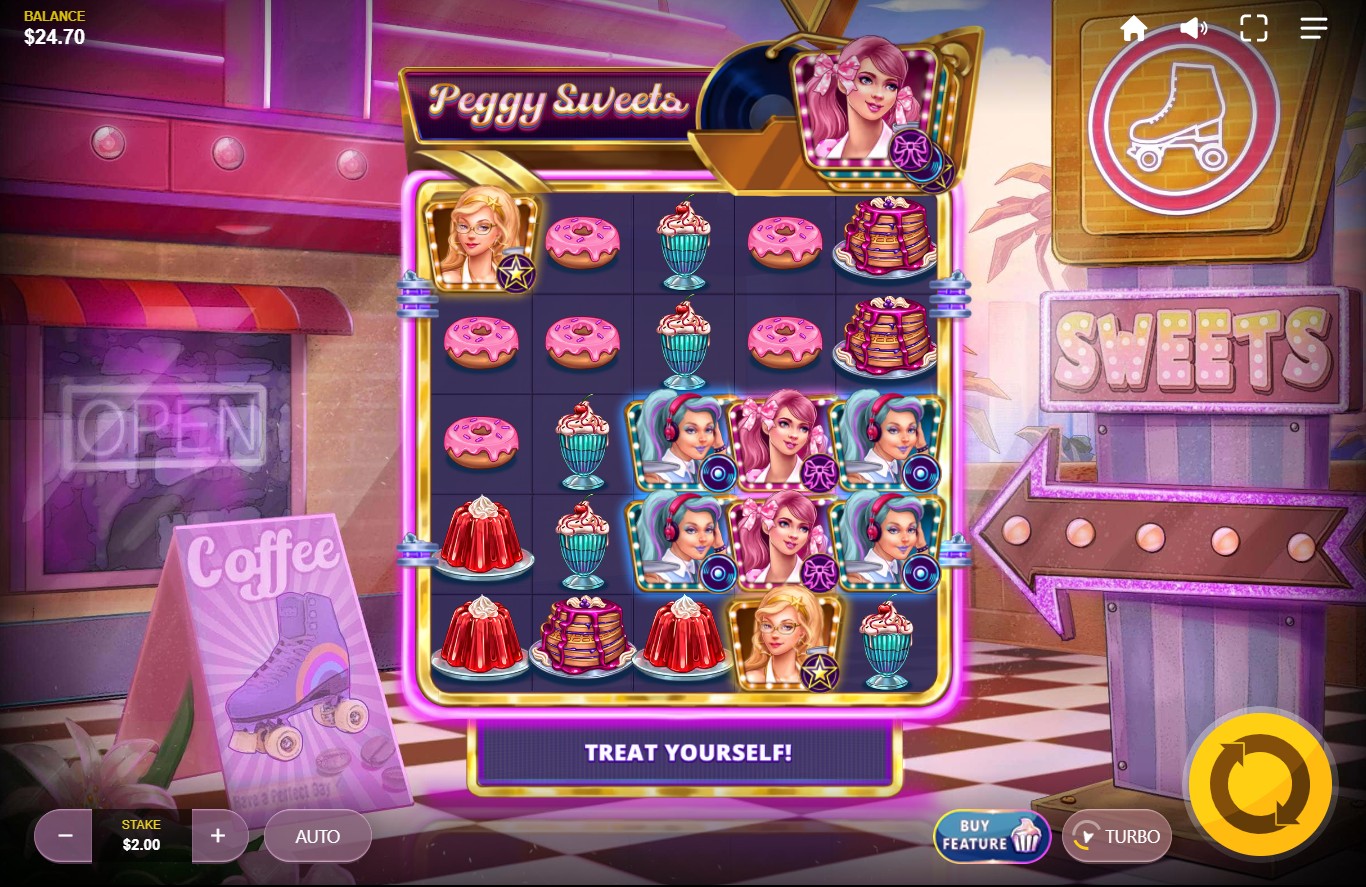Screen dimensions: 1366x887
Task: Click the TREAT YOURSELF message bar
Action: [687, 753]
